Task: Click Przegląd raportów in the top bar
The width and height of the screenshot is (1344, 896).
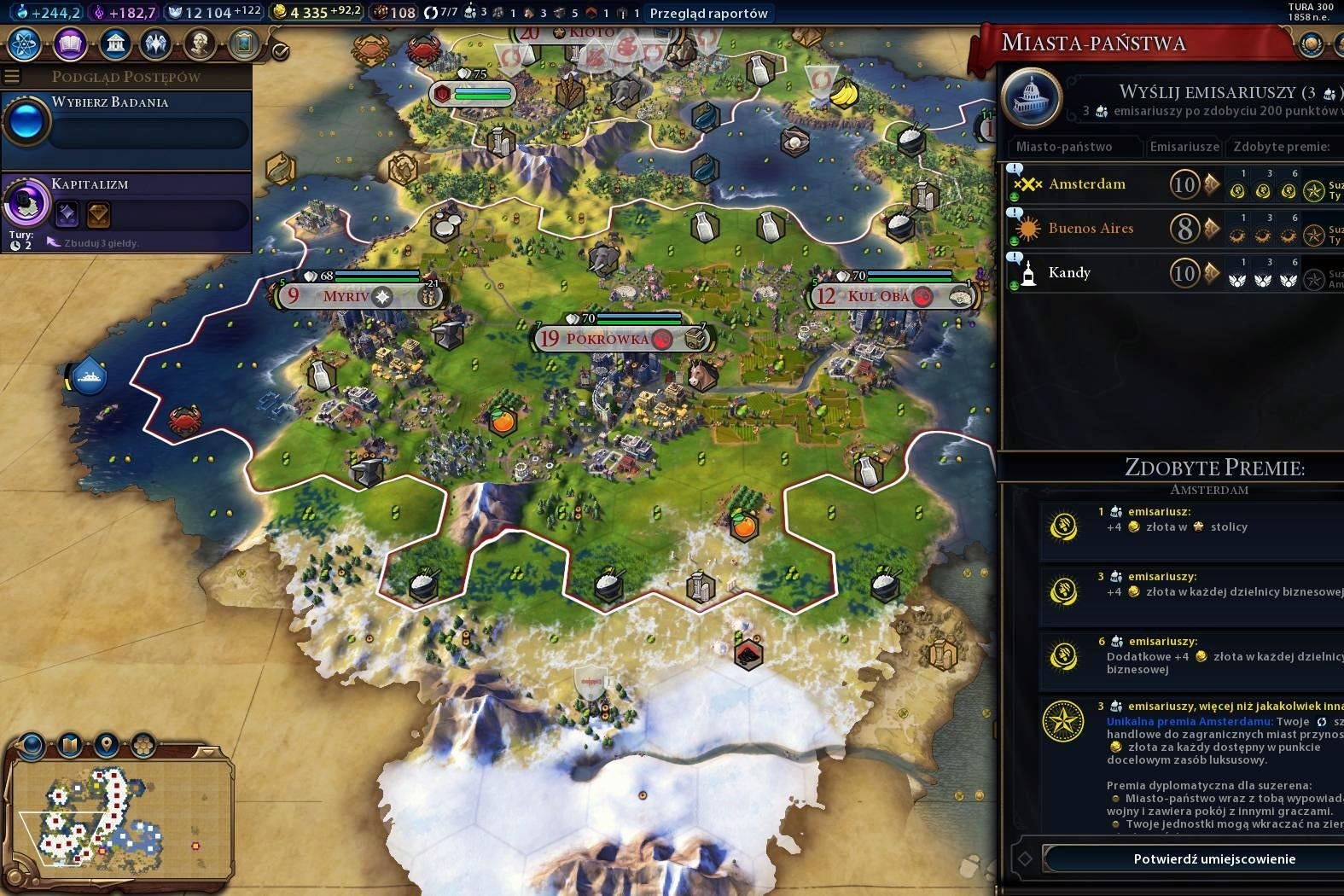Action: point(709,13)
